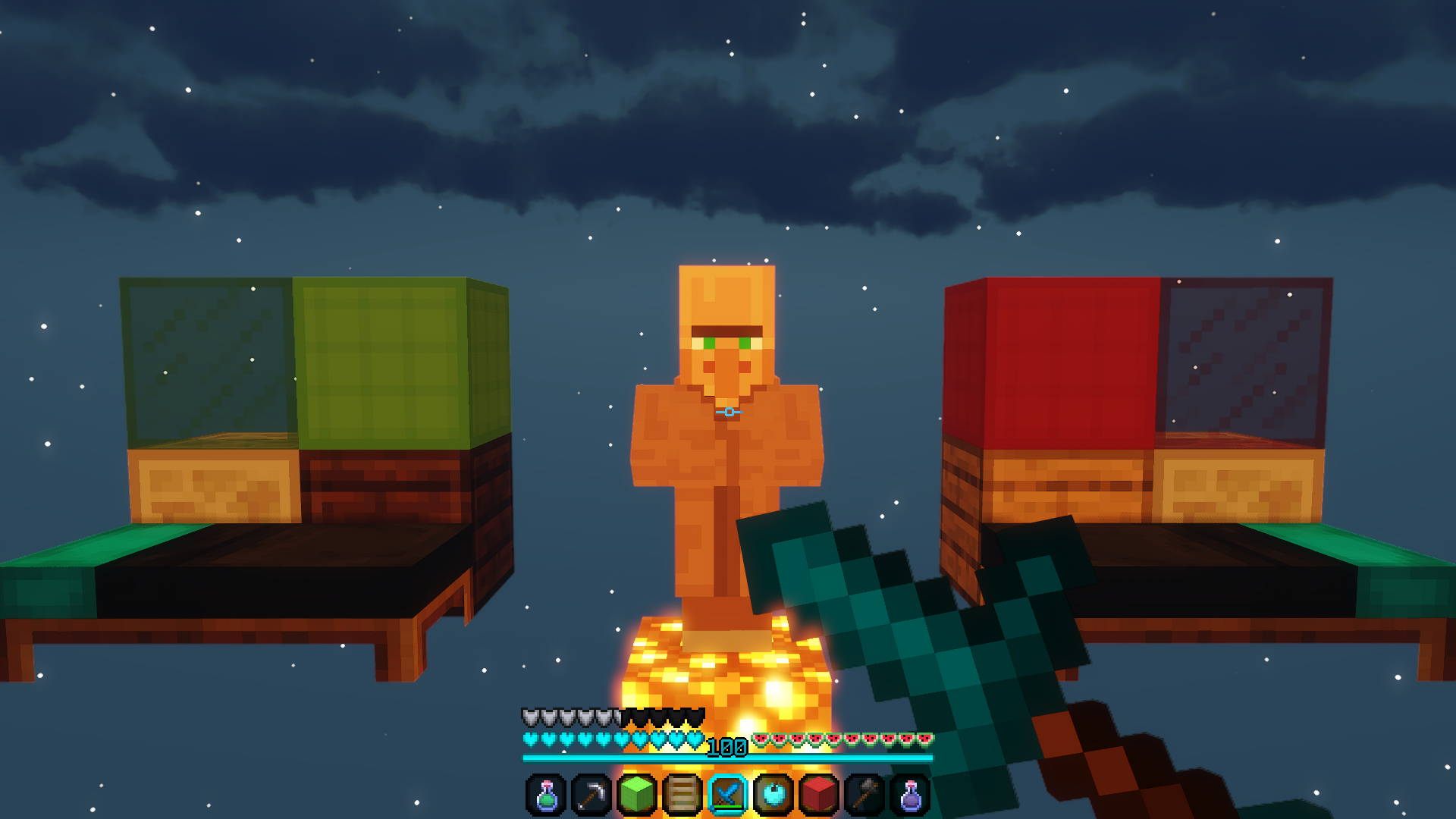
Task: Choose the lime green block slot
Action: point(637,795)
